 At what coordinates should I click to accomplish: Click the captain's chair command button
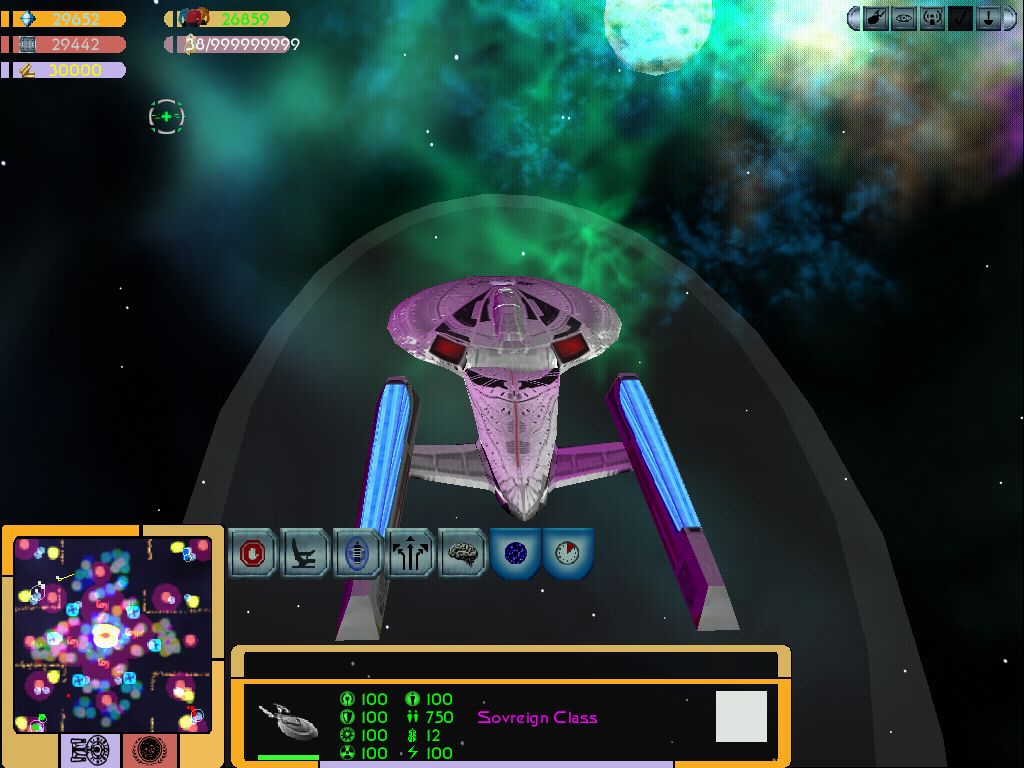(305, 553)
